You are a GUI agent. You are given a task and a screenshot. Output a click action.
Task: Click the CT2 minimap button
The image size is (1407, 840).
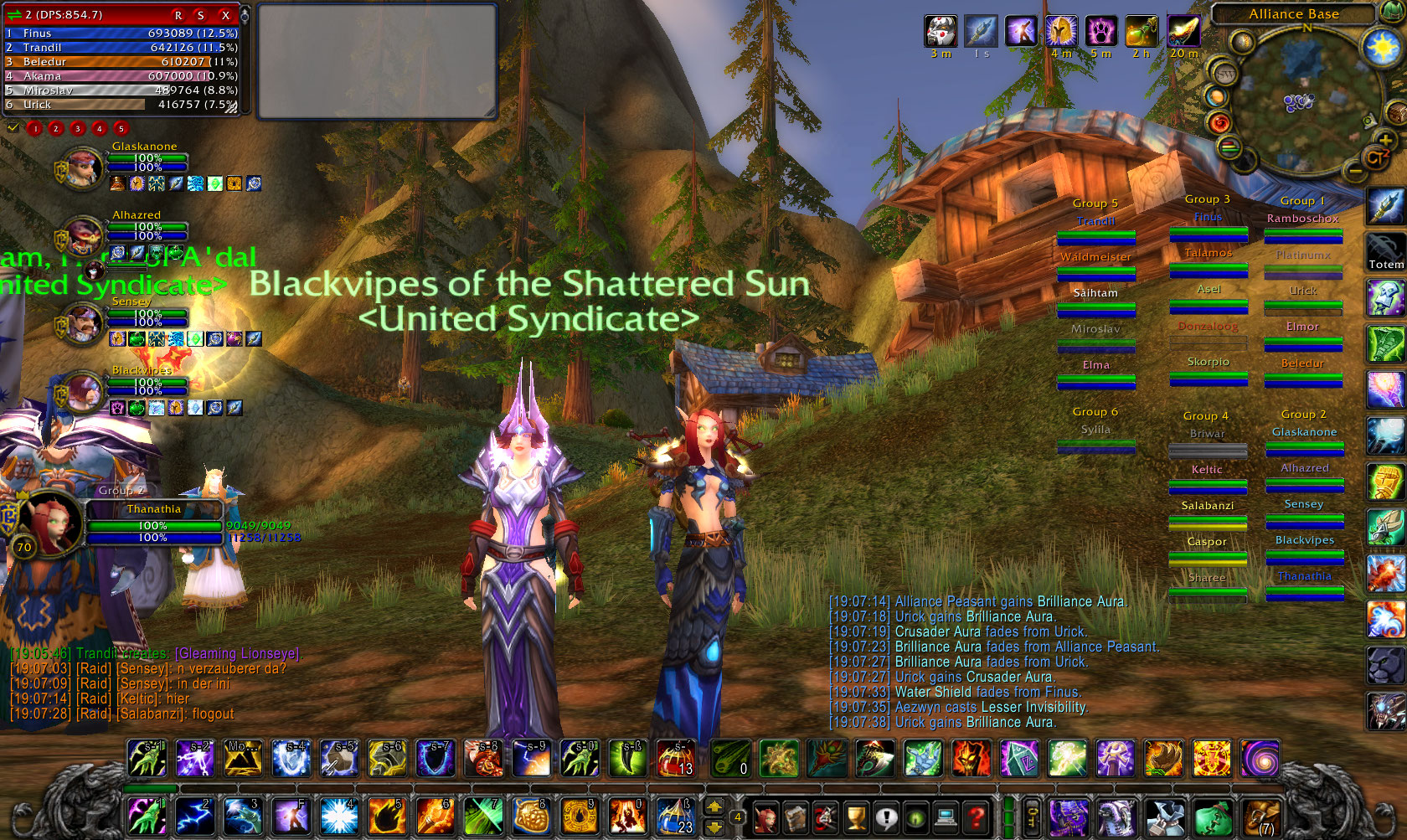[x=1376, y=157]
